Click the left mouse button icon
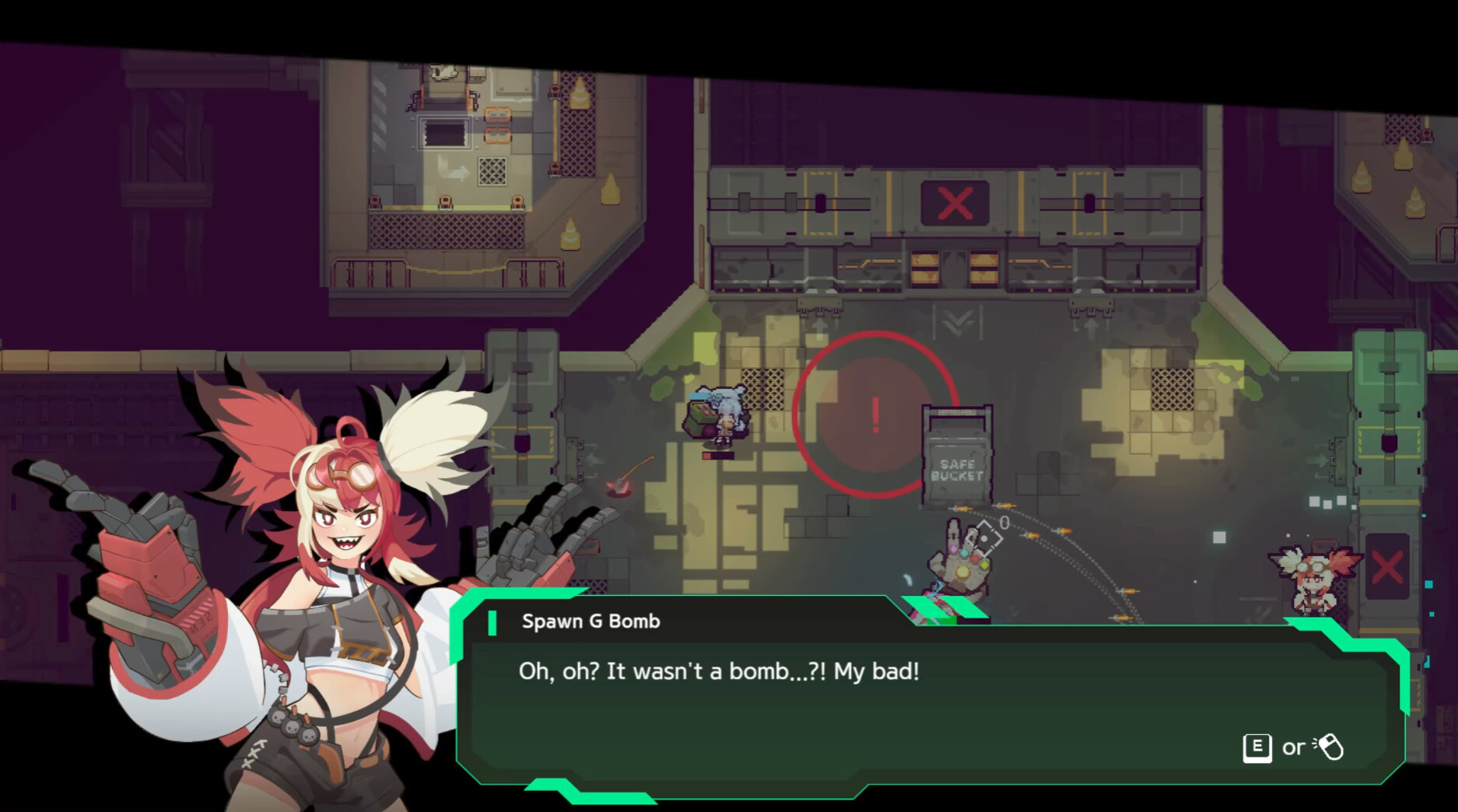This screenshot has width=1458, height=812. point(1332,747)
